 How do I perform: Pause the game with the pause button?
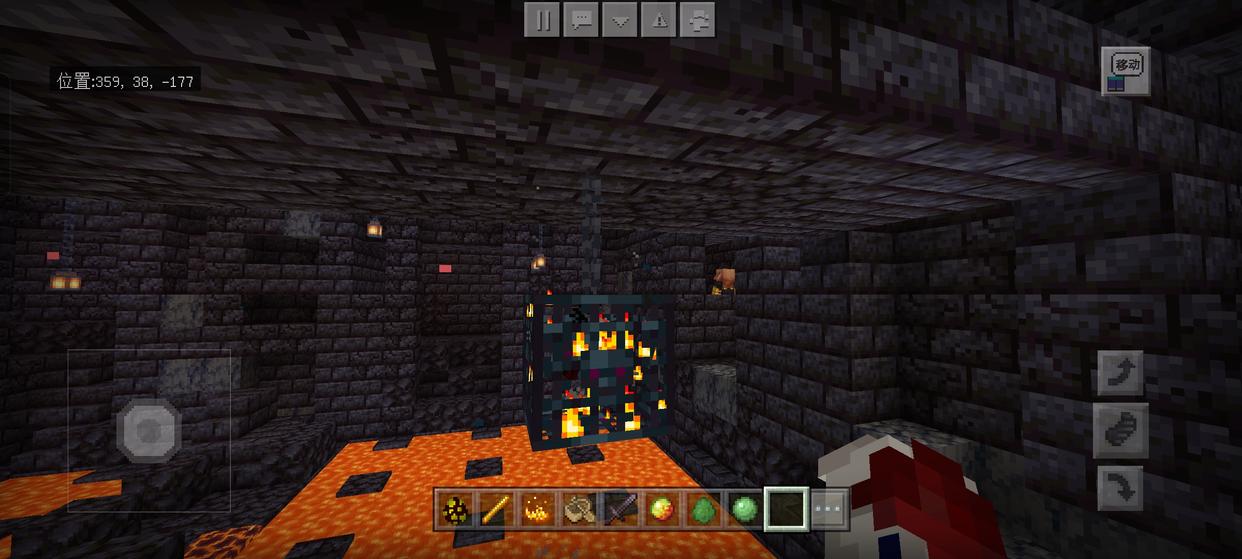pos(542,20)
